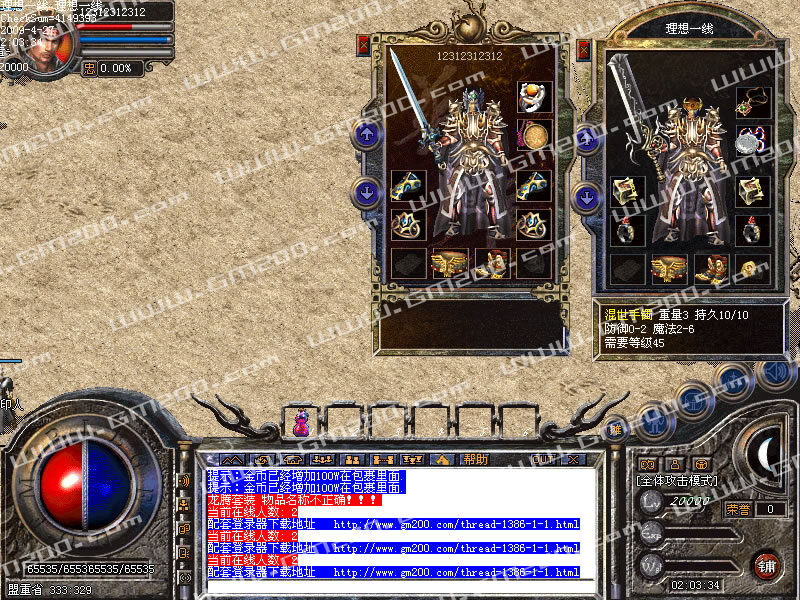The image size is (800, 600).
Task: Select the silver orb medal slot
Action: point(752,140)
